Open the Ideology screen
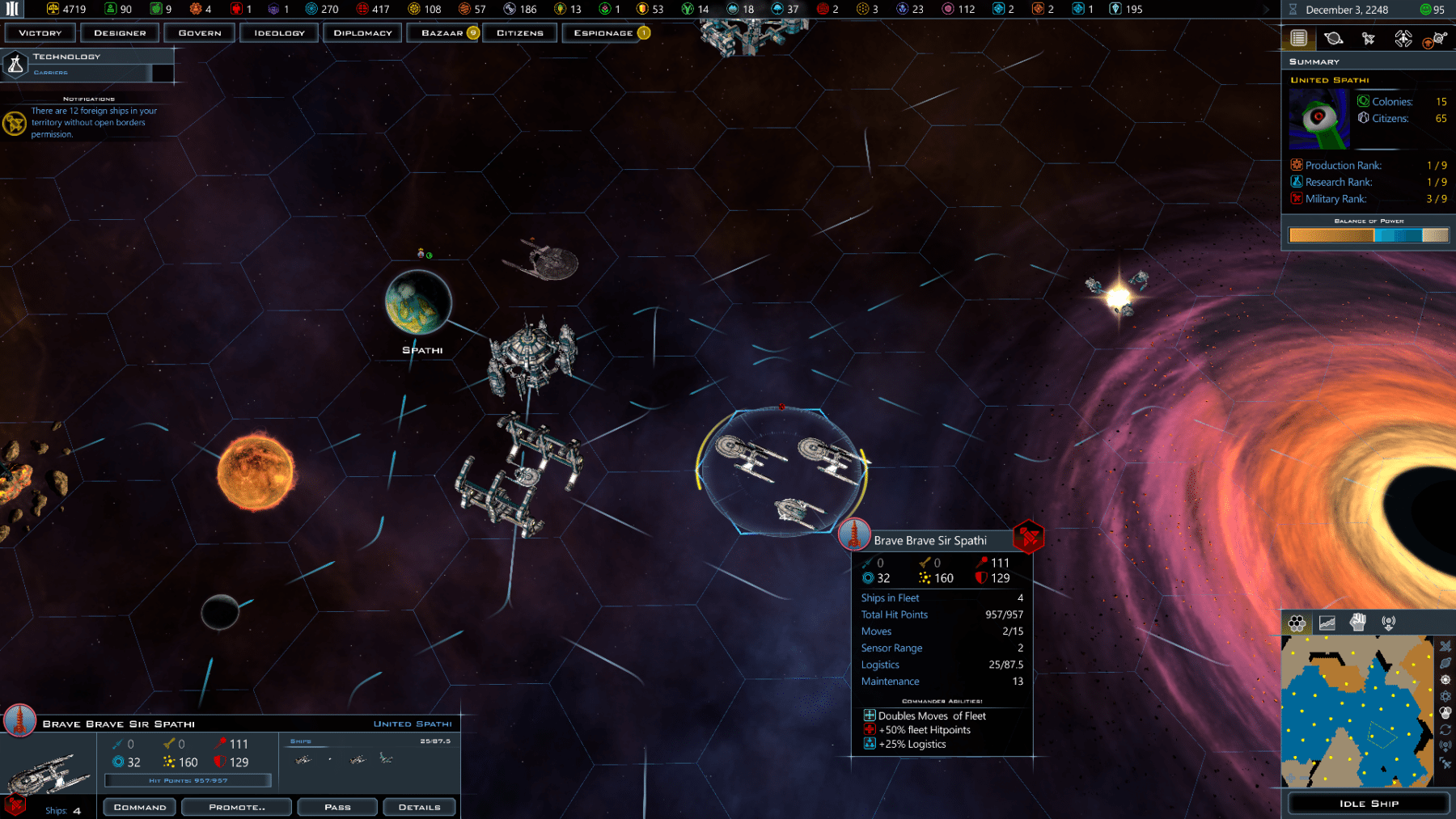The image size is (1456, 819). [279, 33]
